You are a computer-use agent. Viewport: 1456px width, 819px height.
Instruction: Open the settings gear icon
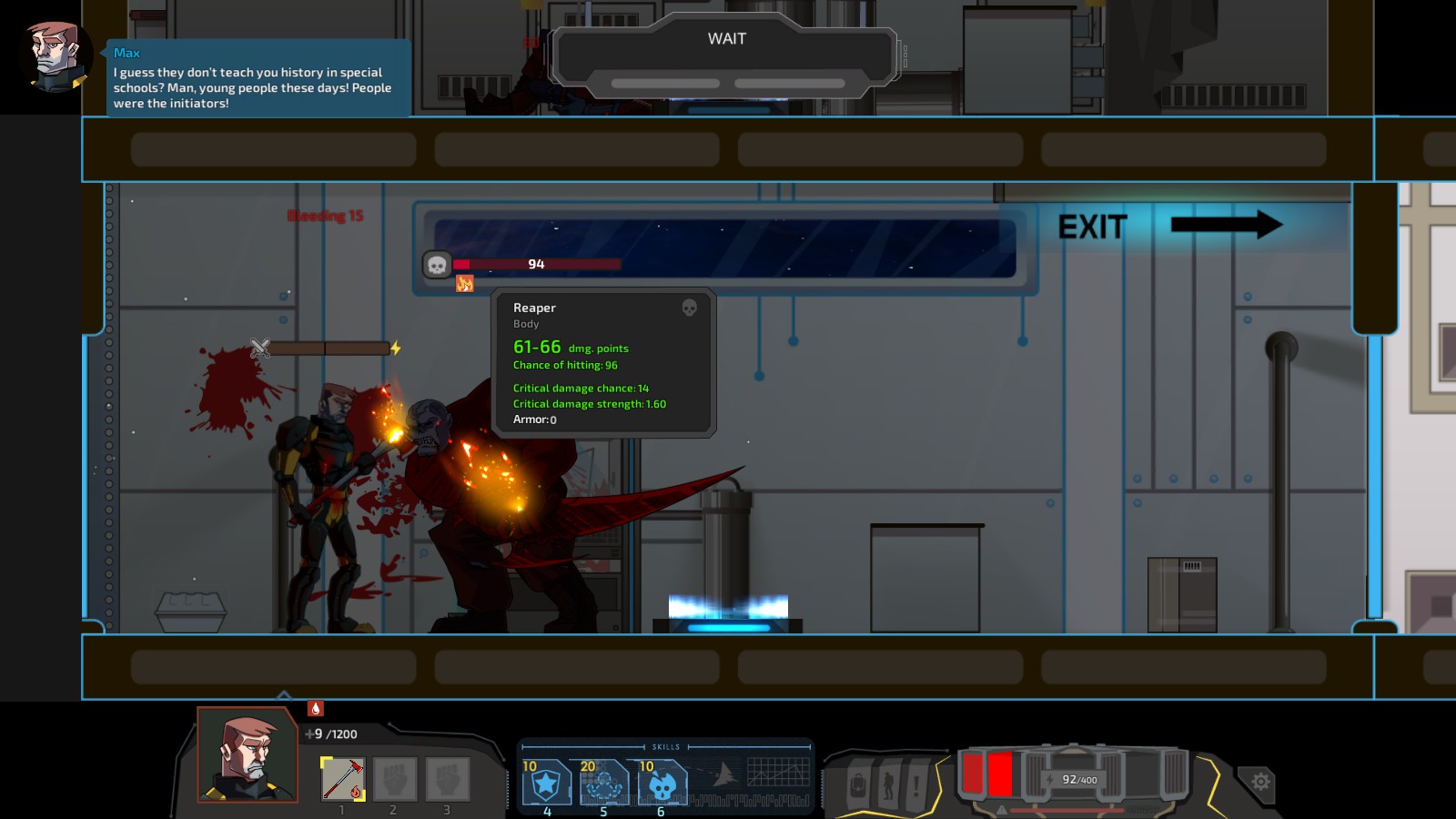(1260, 780)
